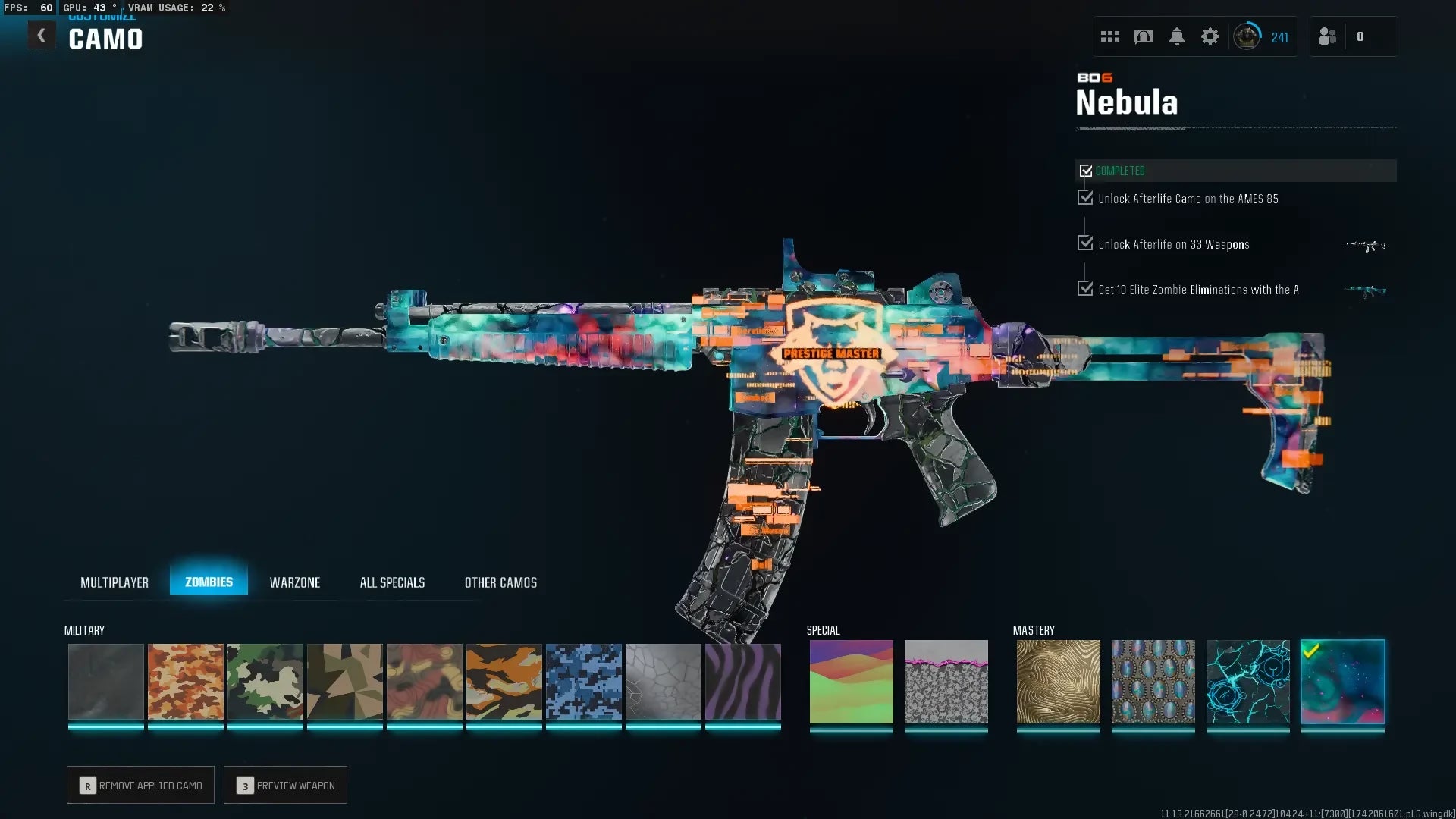The height and width of the screenshot is (819, 1456).
Task: Switch to the Multiplayer camo tab
Action: [x=115, y=582]
